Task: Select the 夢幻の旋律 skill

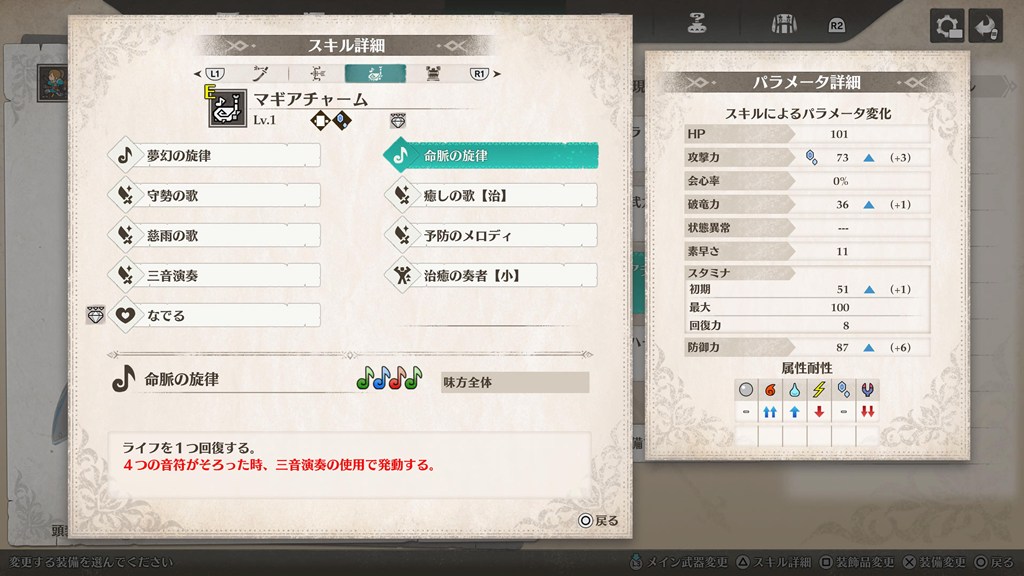Action: point(214,156)
